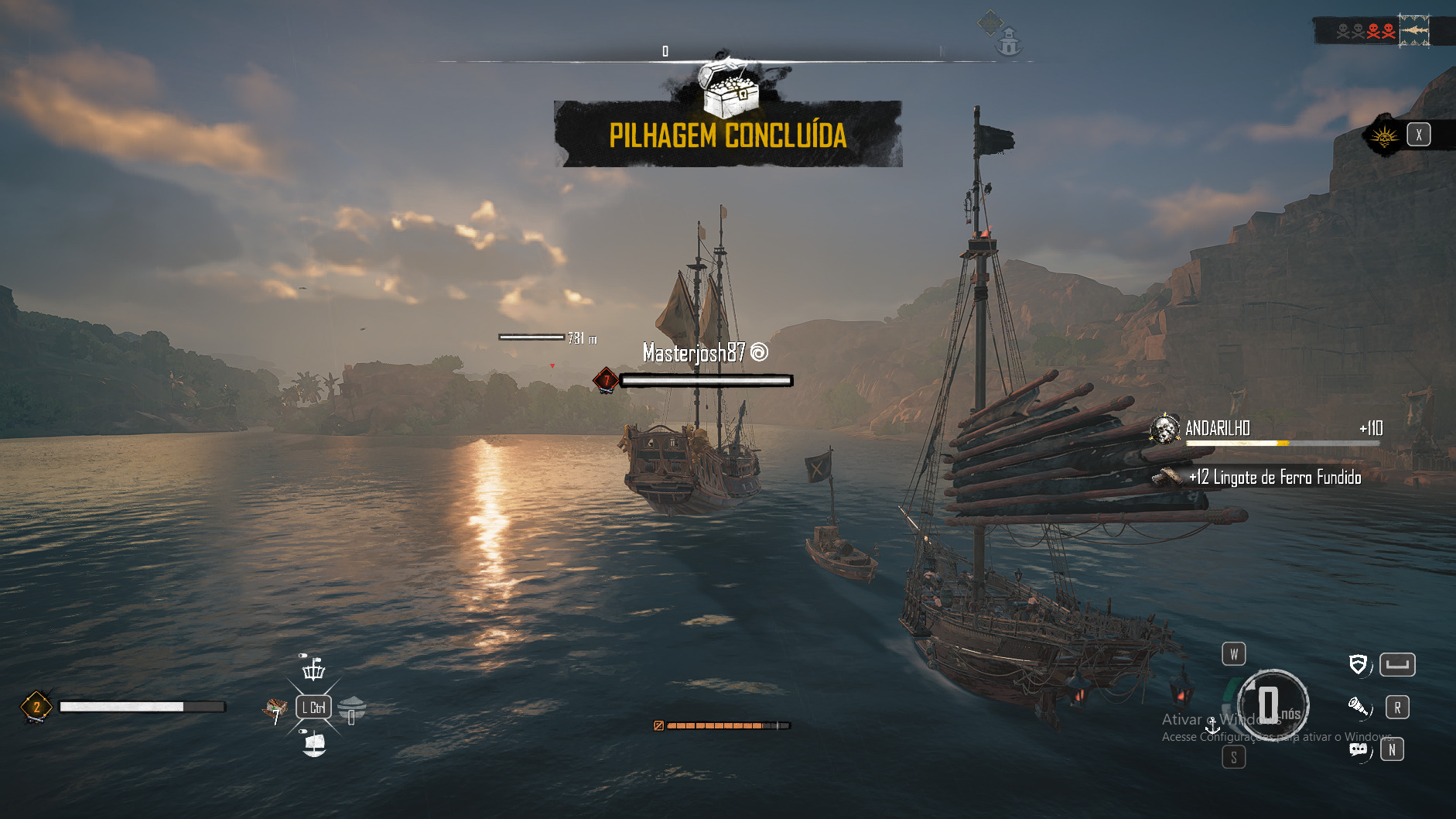This screenshot has width=1456, height=819.
Task: Select the golden sun compass waypoint marker
Action: 989,22
